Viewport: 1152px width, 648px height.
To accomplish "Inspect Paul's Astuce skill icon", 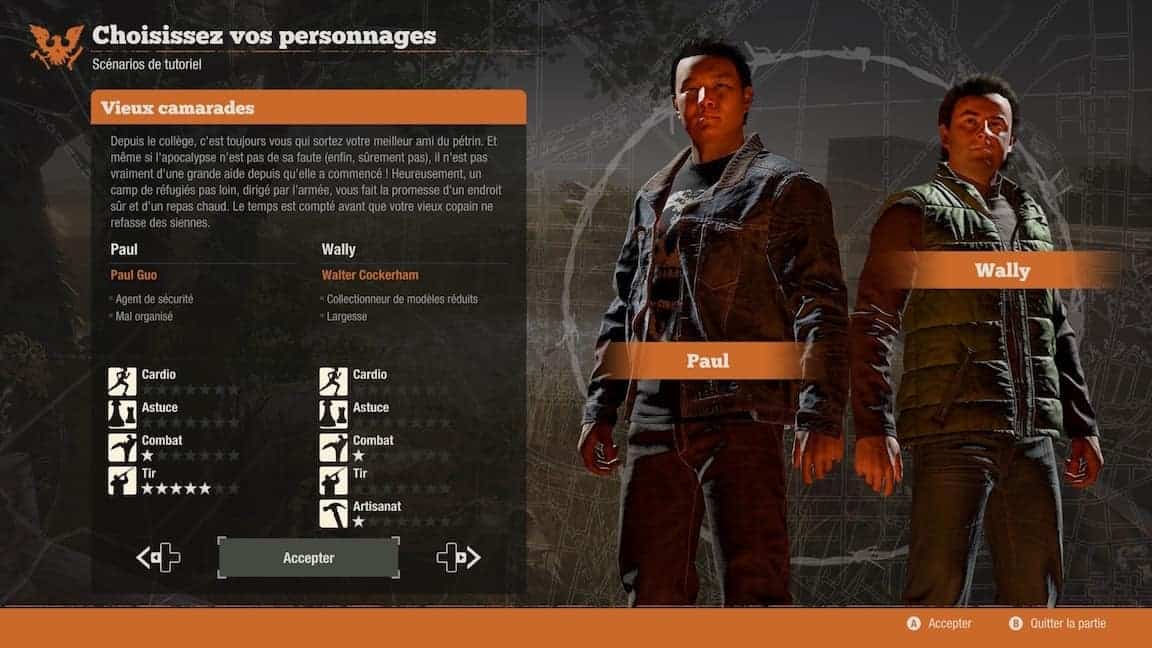I will tap(122, 414).
